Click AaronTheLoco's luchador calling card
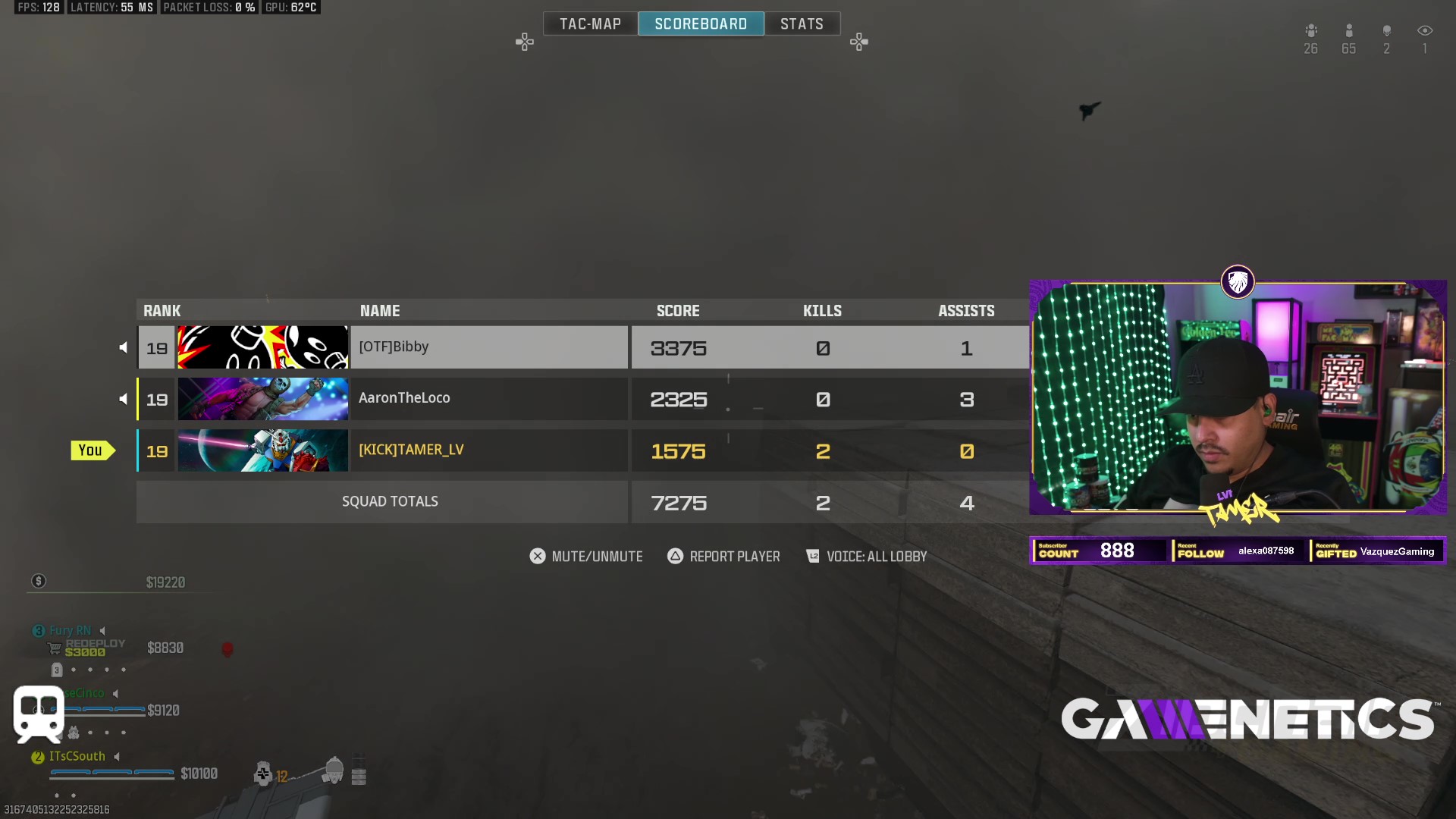 click(x=263, y=399)
